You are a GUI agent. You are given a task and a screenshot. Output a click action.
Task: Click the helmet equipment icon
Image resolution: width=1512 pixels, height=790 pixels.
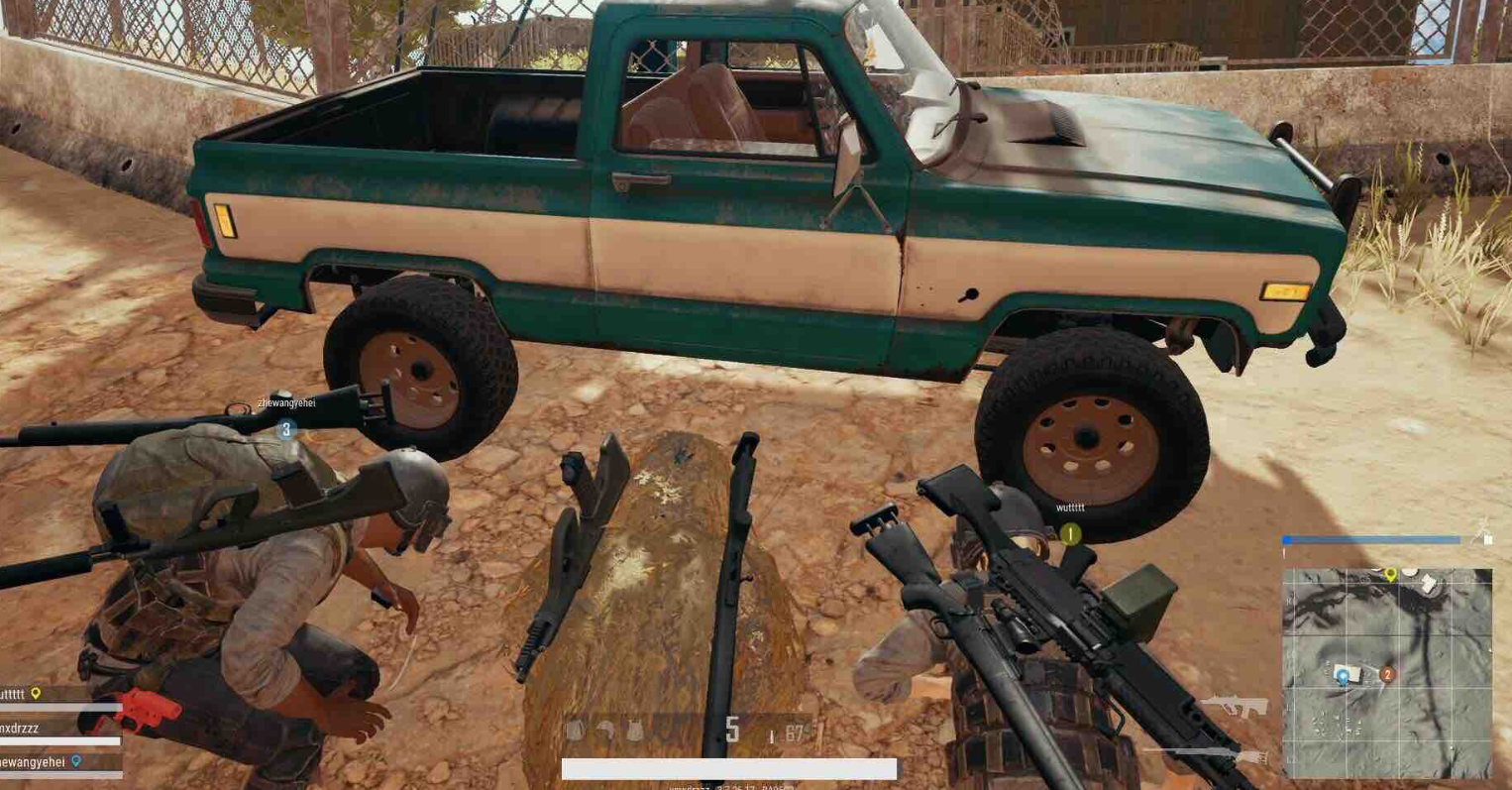click(x=604, y=732)
